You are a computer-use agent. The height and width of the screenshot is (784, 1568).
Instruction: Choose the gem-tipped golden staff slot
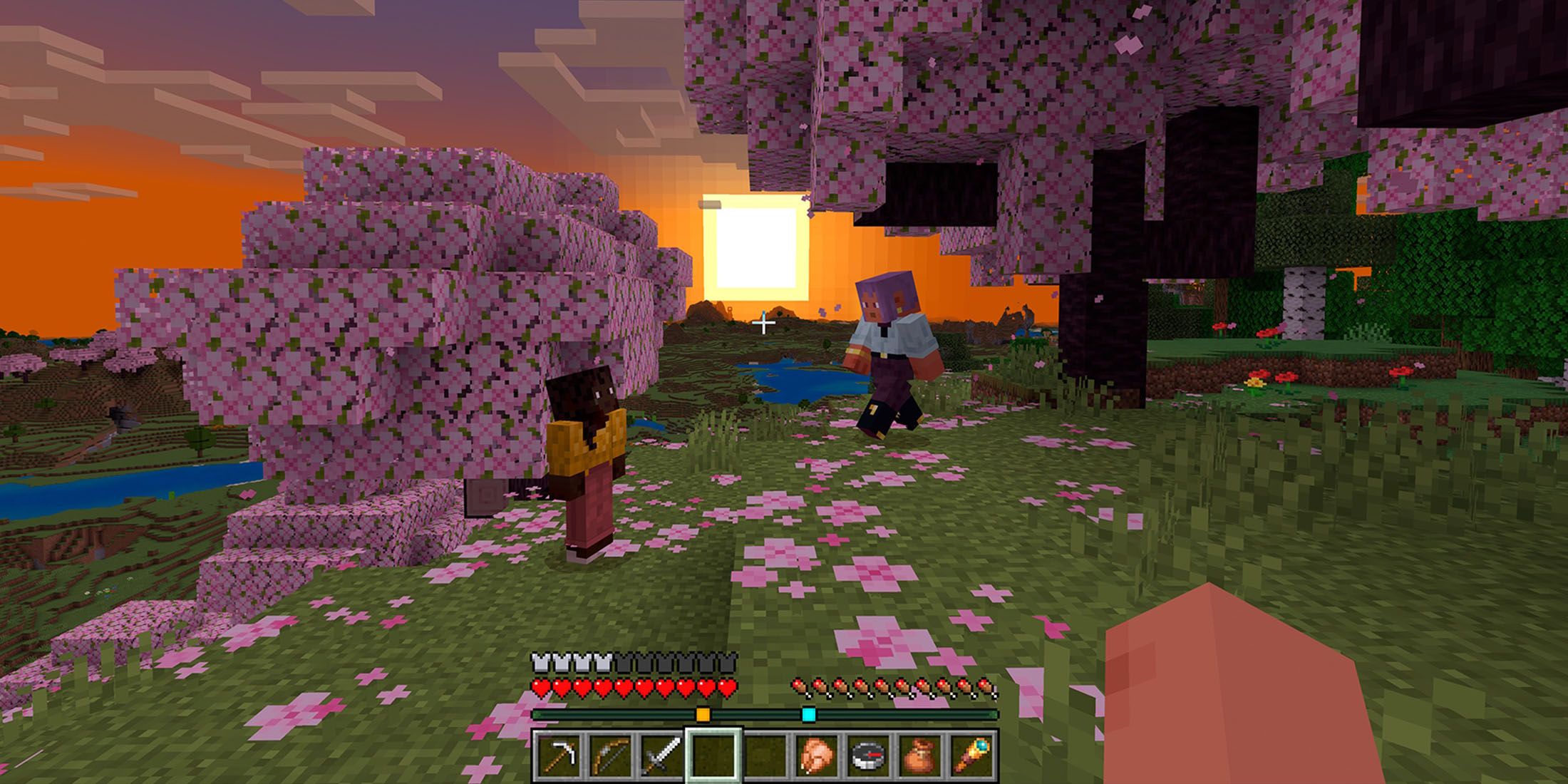[970, 755]
